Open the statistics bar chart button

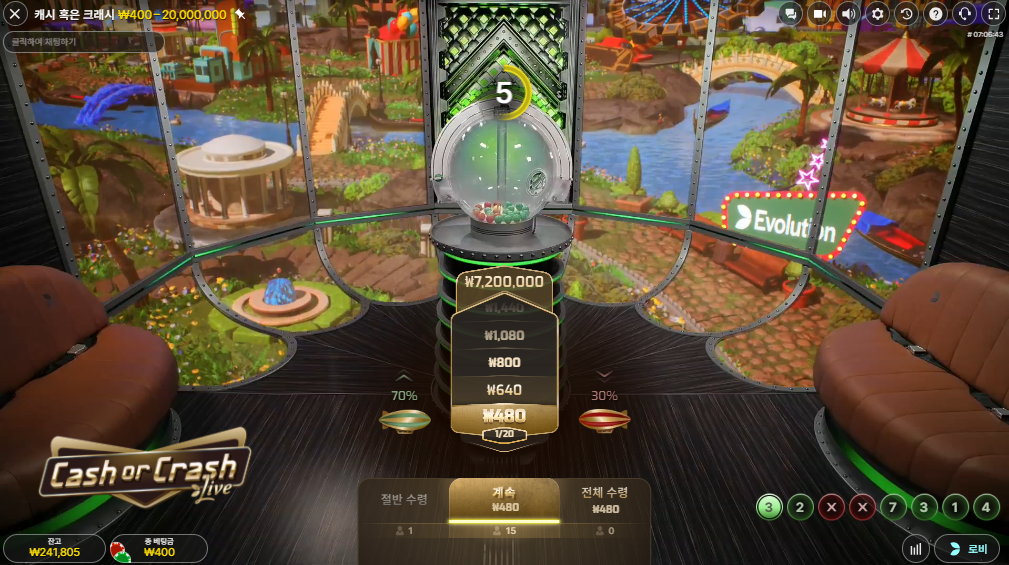tap(915, 548)
